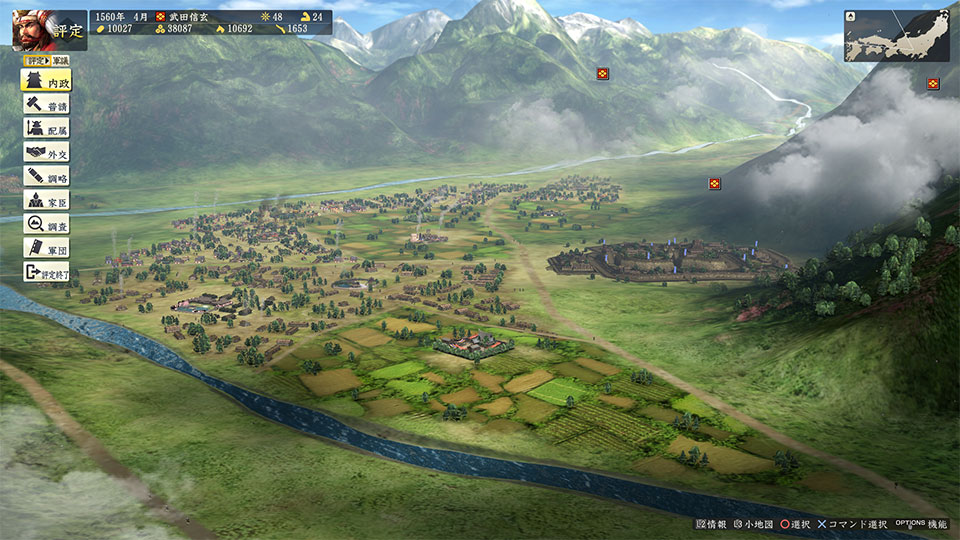Switch to the 軍議 (War Council) tab
Image resolution: width=960 pixels, height=540 pixels.
click(61, 60)
